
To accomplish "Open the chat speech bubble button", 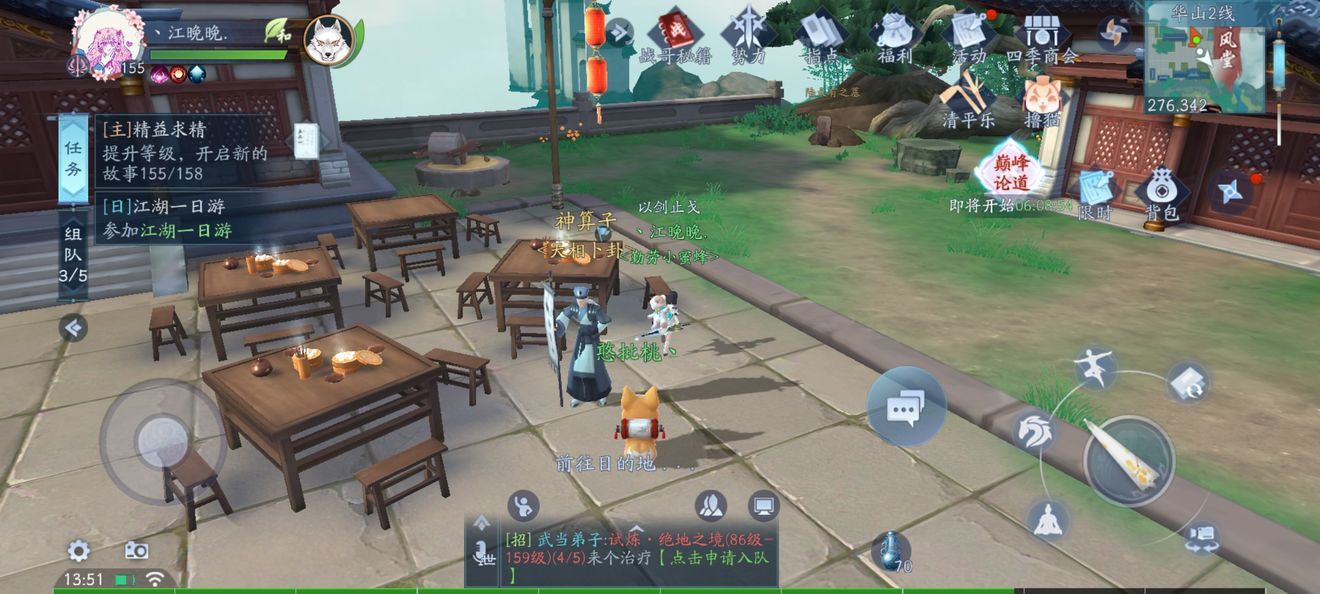I will (905, 406).
